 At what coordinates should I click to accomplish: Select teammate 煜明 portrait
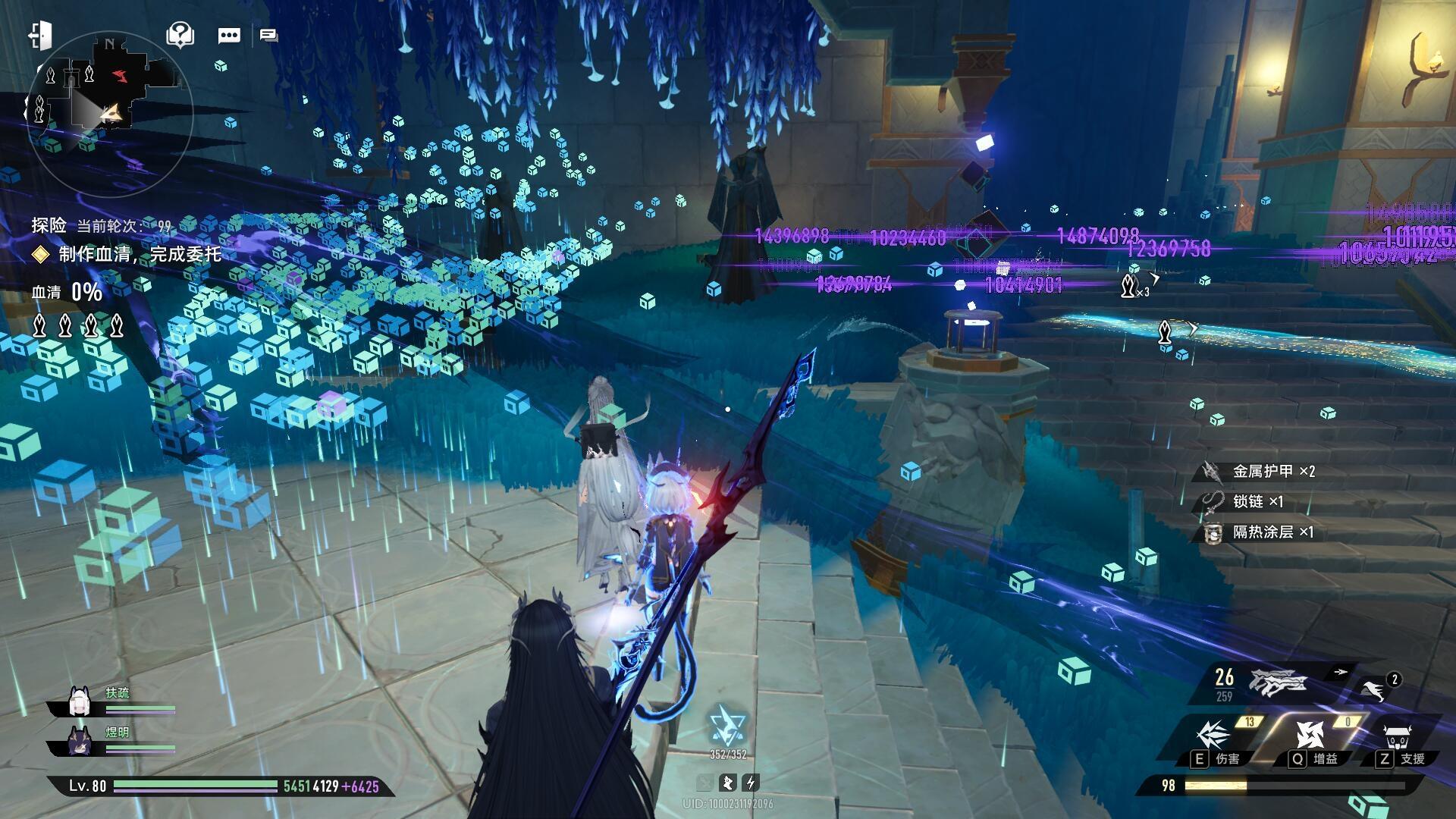[80, 741]
